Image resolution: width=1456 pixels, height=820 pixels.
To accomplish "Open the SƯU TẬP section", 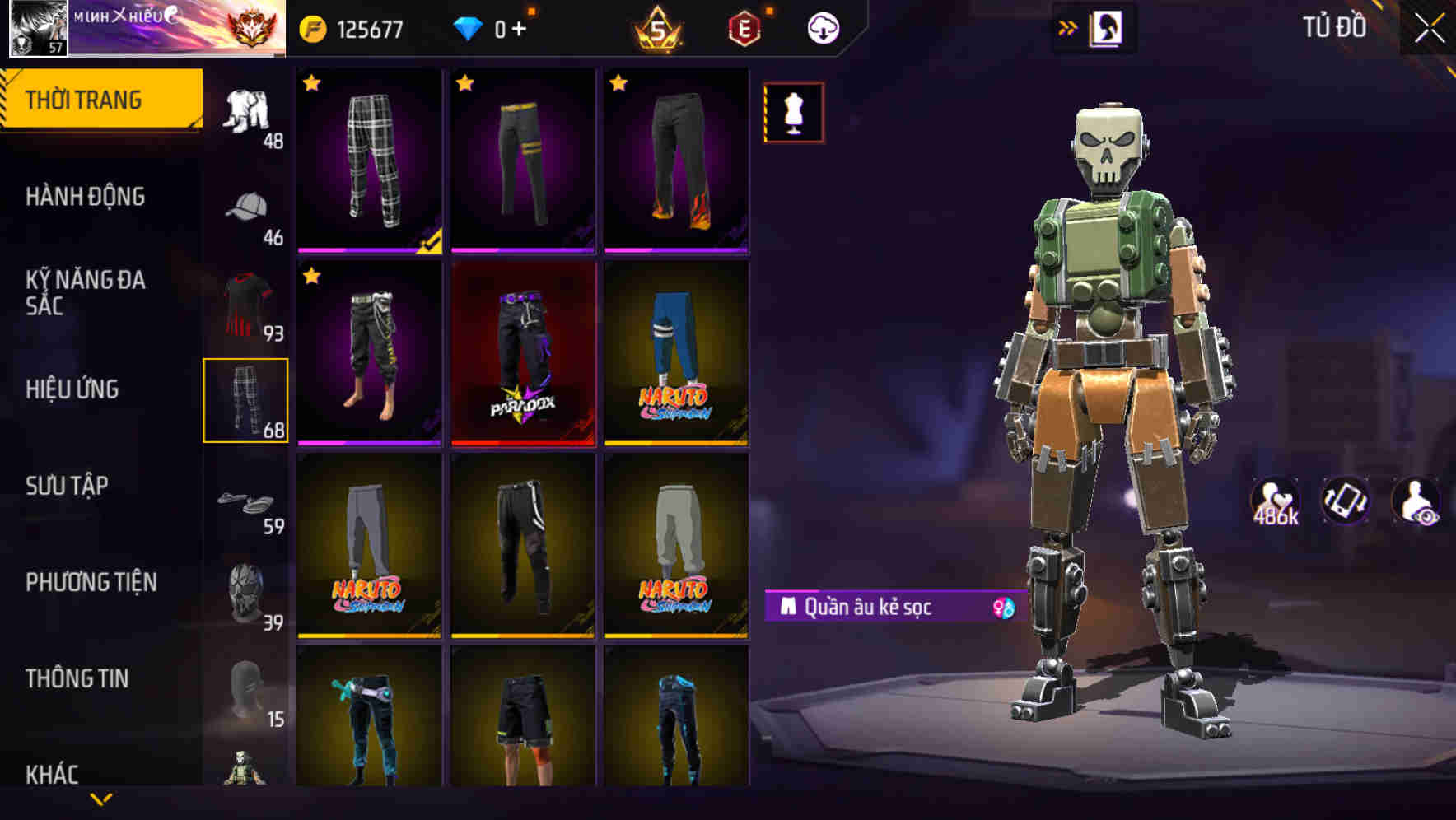I will (70, 486).
